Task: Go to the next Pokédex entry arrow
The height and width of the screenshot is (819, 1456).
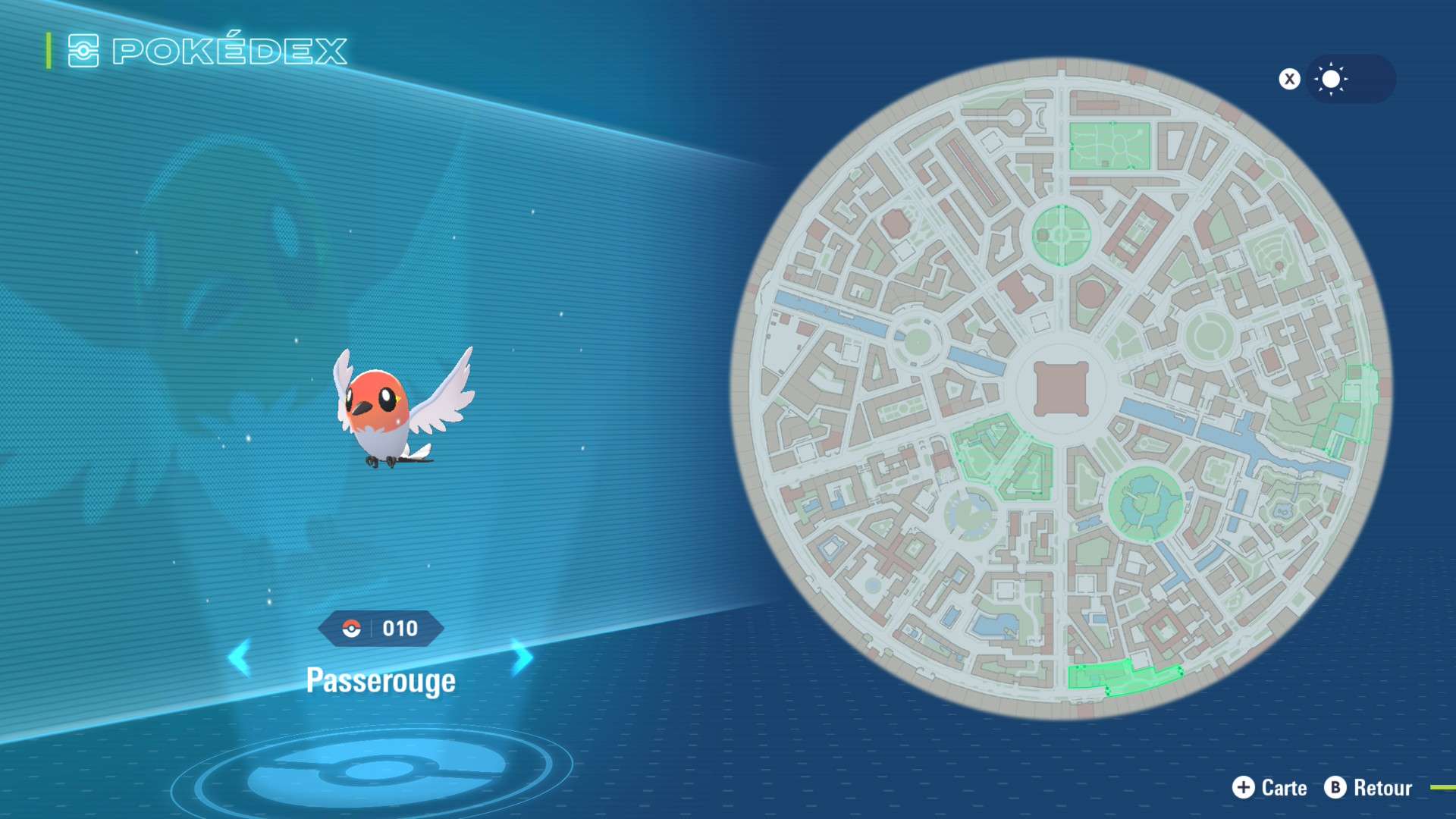Action: tap(522, 657)
